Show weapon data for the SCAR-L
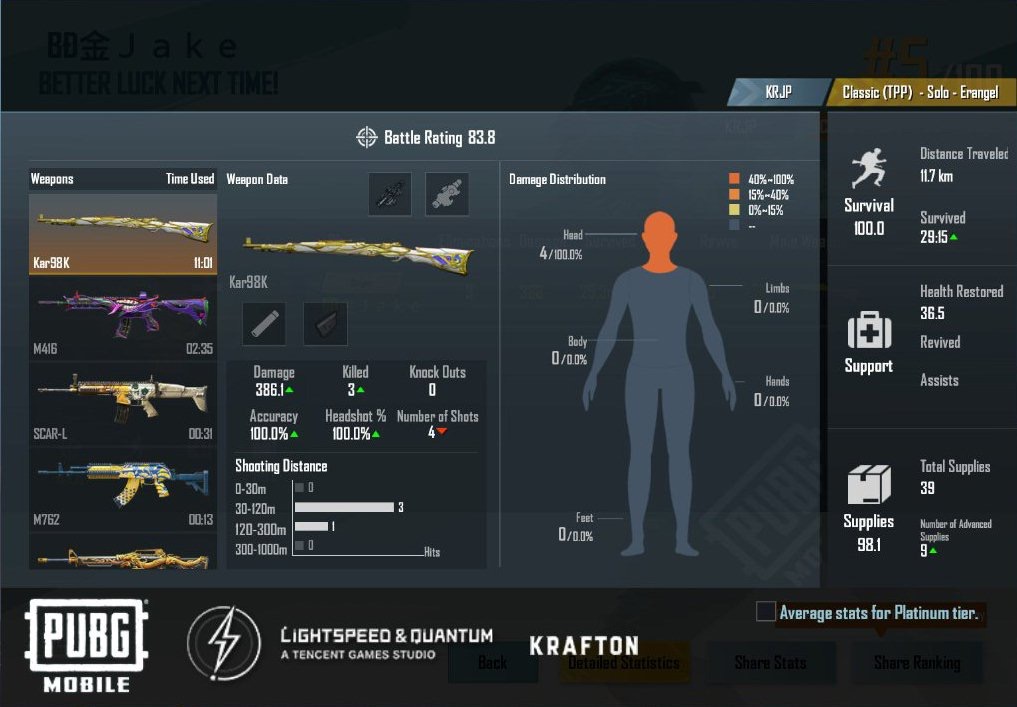Image resolution: width=1017 pixels, height=707 pixels. pyautogui.click(x=123, y=402)
